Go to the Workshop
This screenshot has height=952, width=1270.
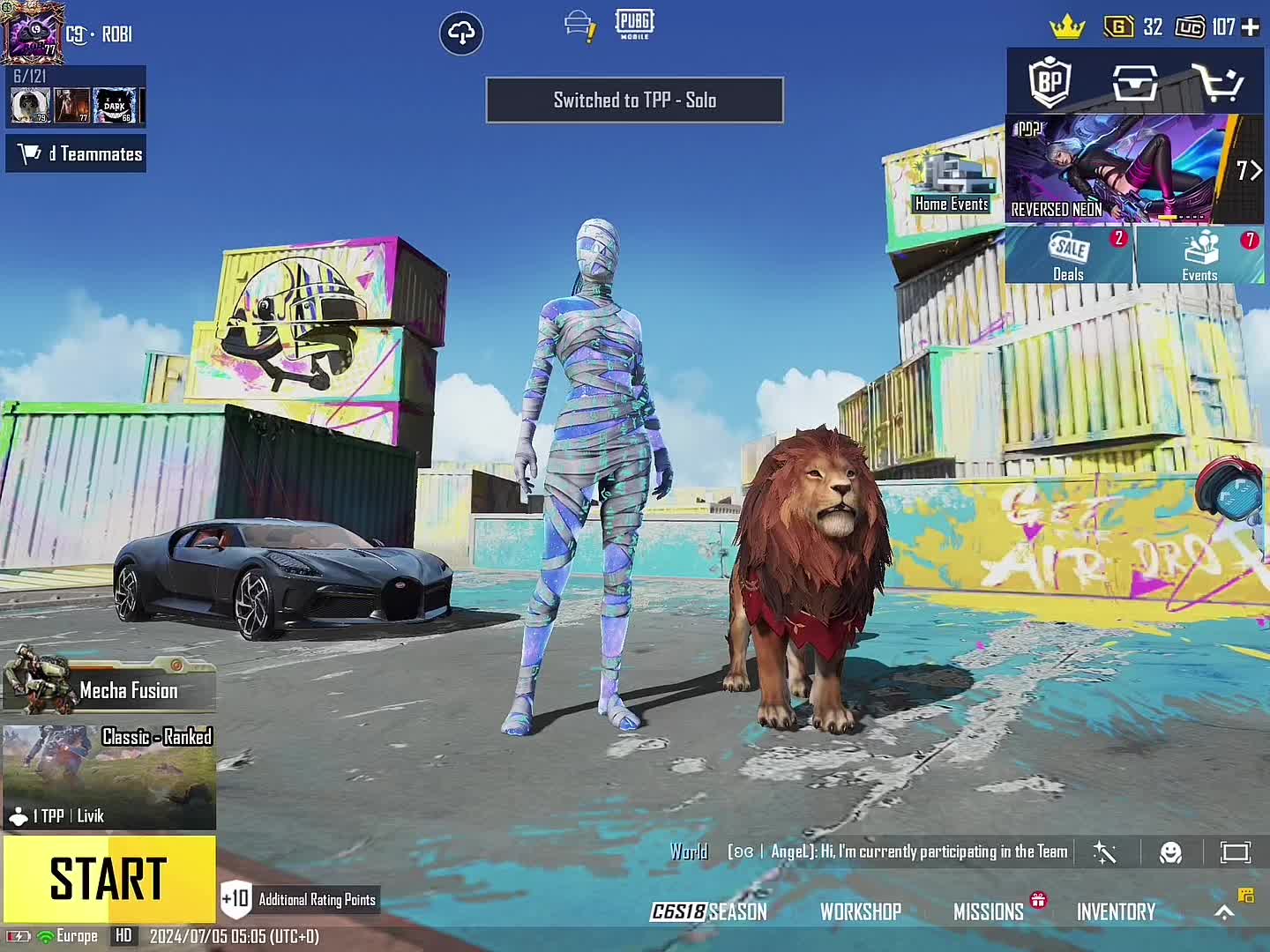861,911
